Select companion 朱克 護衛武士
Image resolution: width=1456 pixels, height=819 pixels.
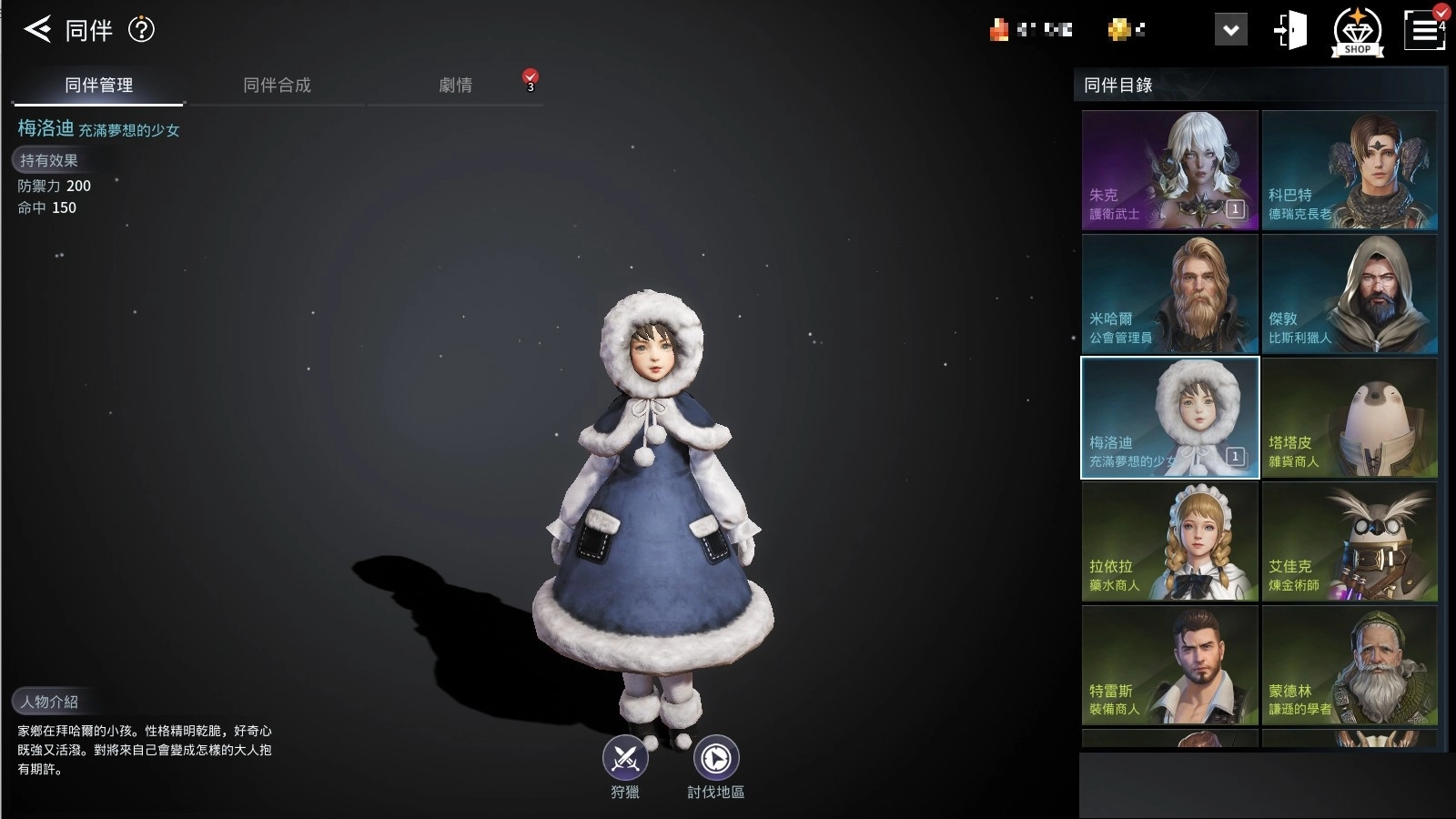tap(1169, 170)
